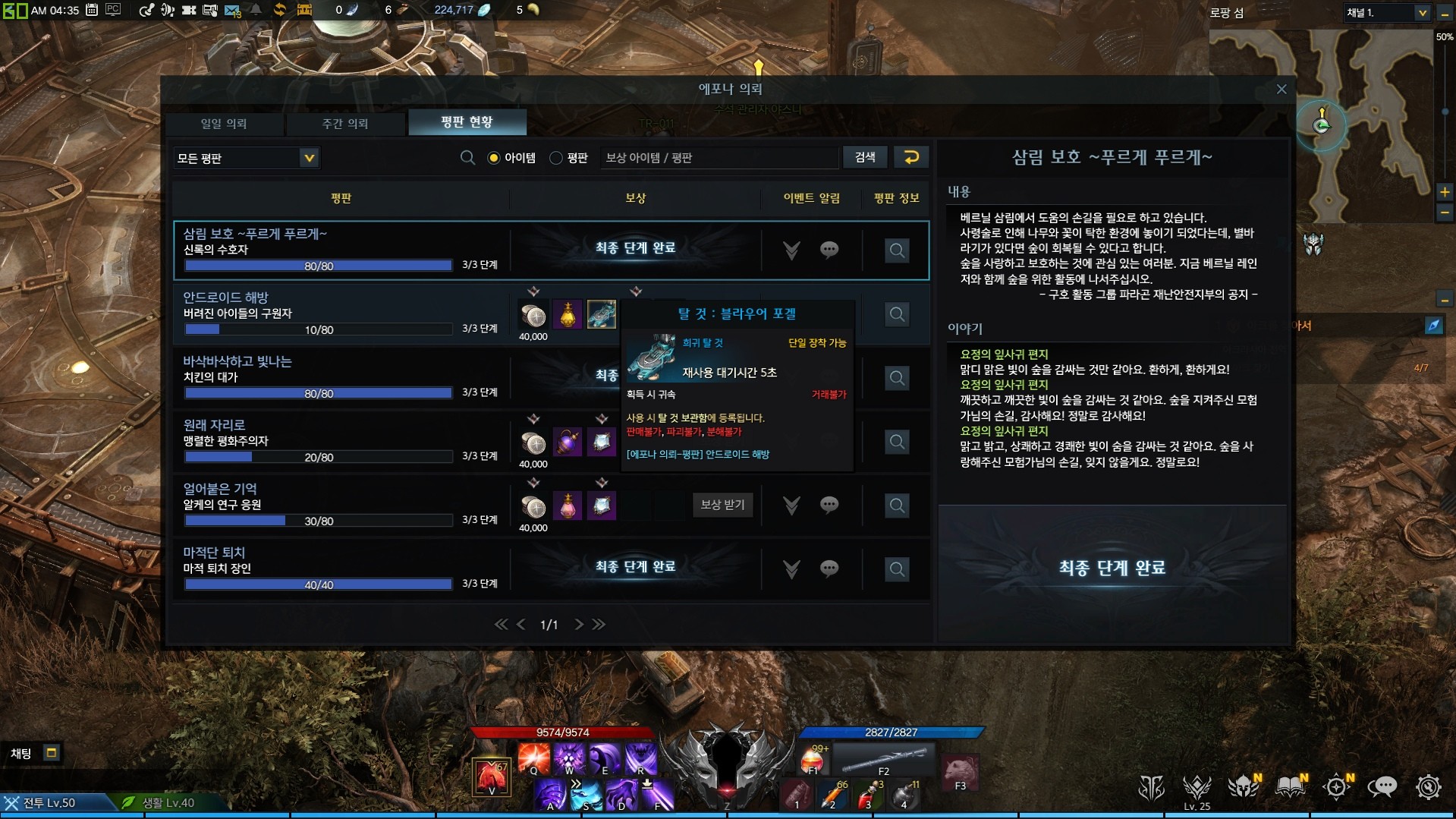Image resolution: width=1456 pixels, height=819 pixels.
Task: Select the 아이템 search radio option
Action: pyautogui.click(x=494, y=158)
